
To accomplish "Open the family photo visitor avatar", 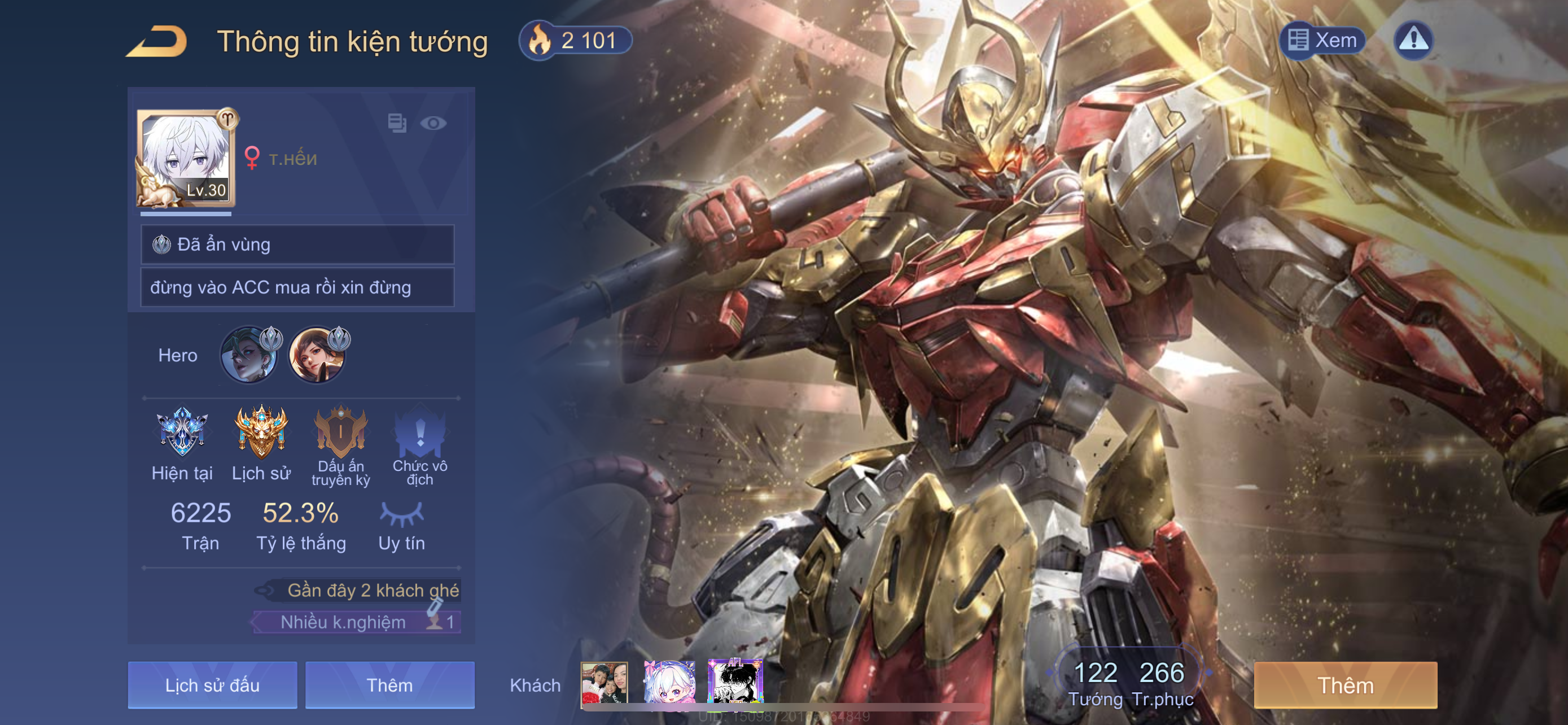I will point(604,683).
